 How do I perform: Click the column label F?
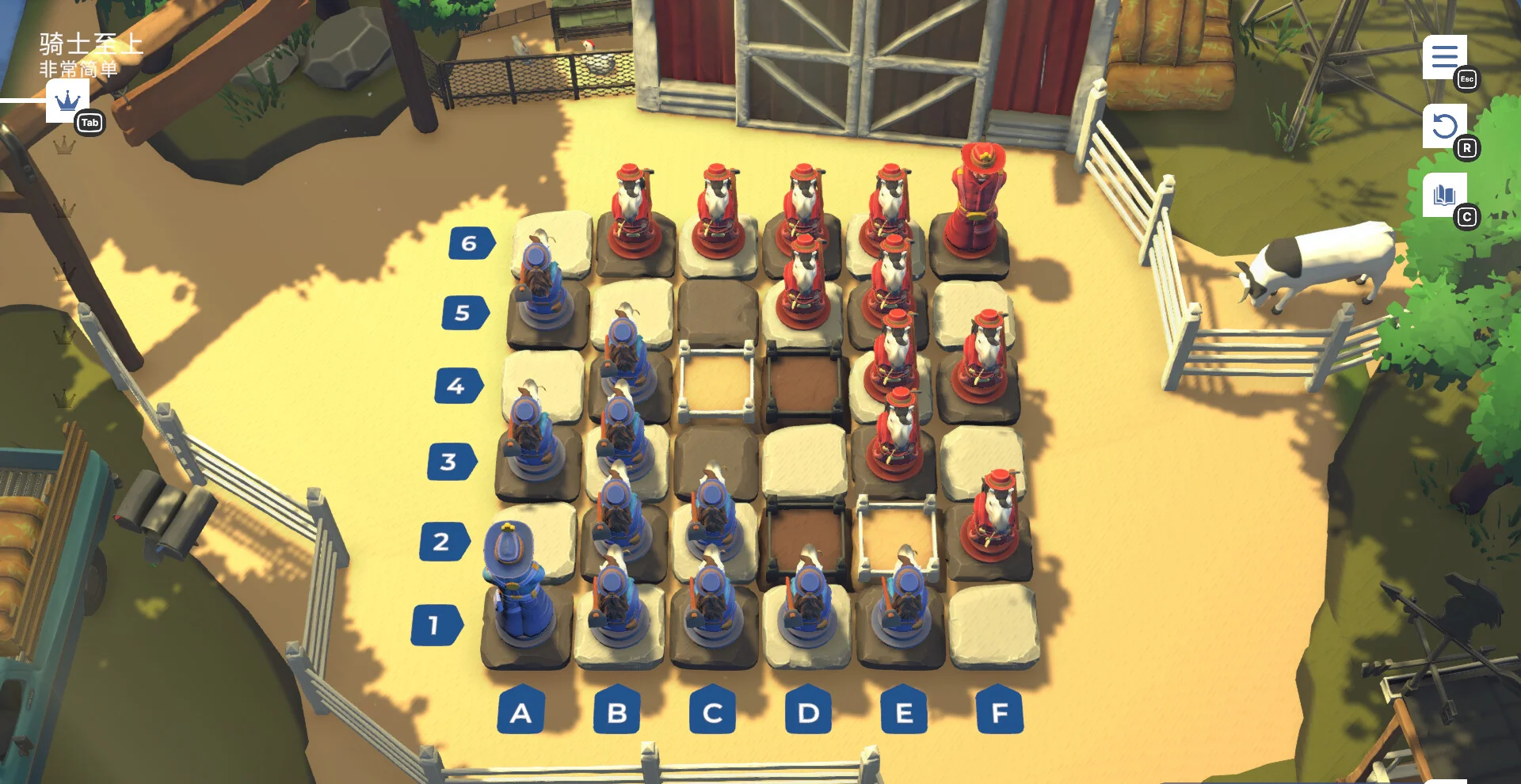click(x=997, y=712)
